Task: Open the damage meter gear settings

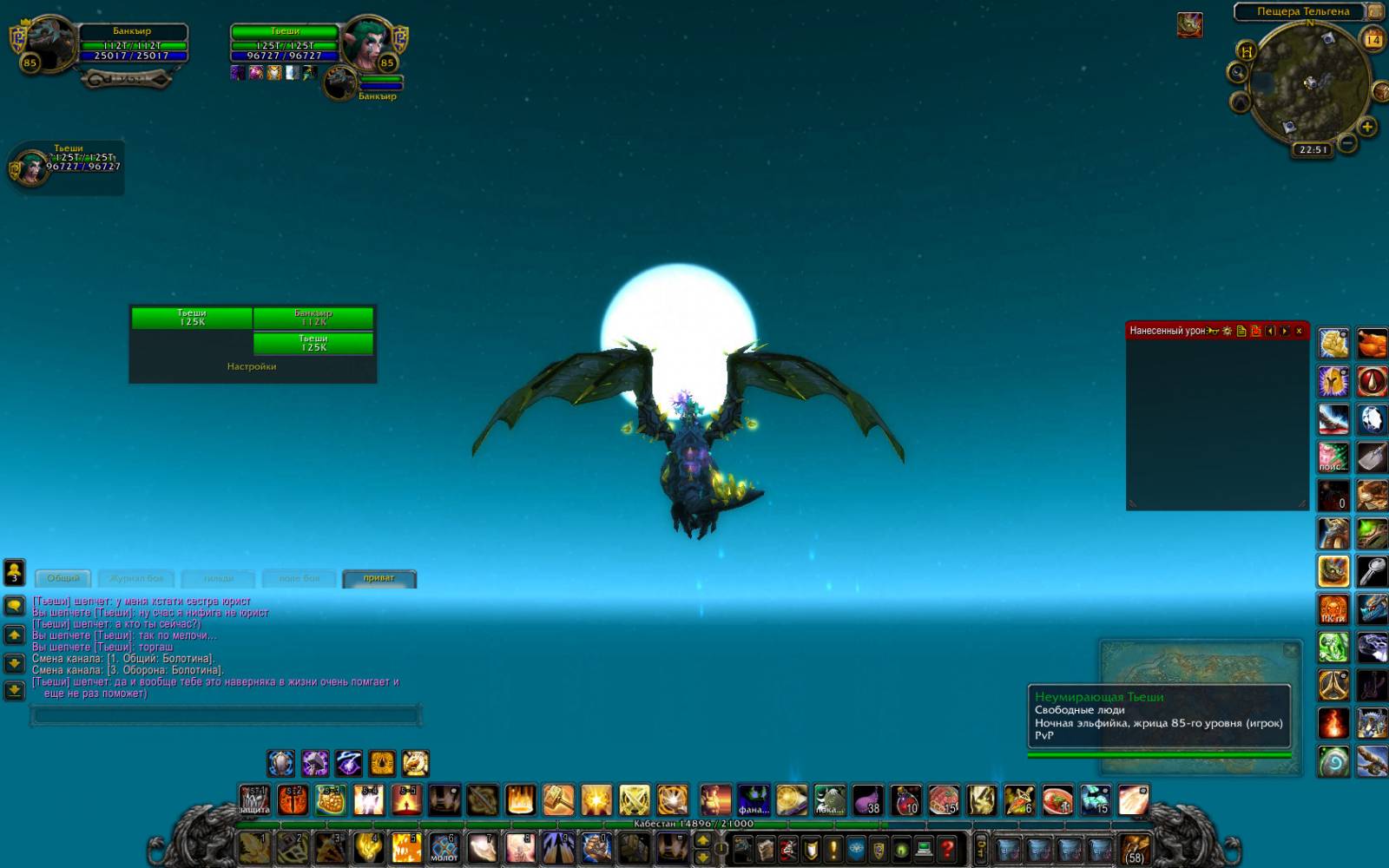Action: click(x=1227, y=331)
